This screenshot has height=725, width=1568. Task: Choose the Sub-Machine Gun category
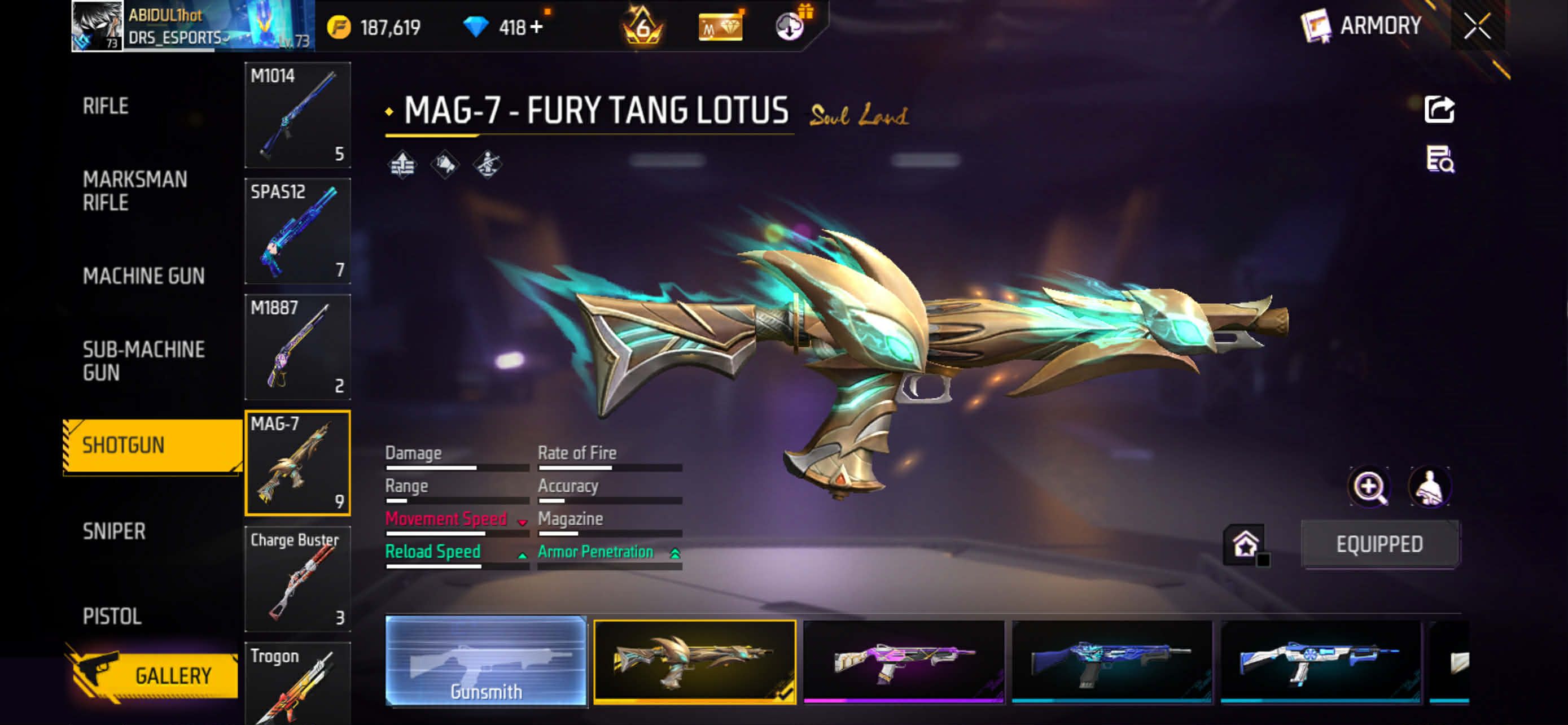point(143,360)
